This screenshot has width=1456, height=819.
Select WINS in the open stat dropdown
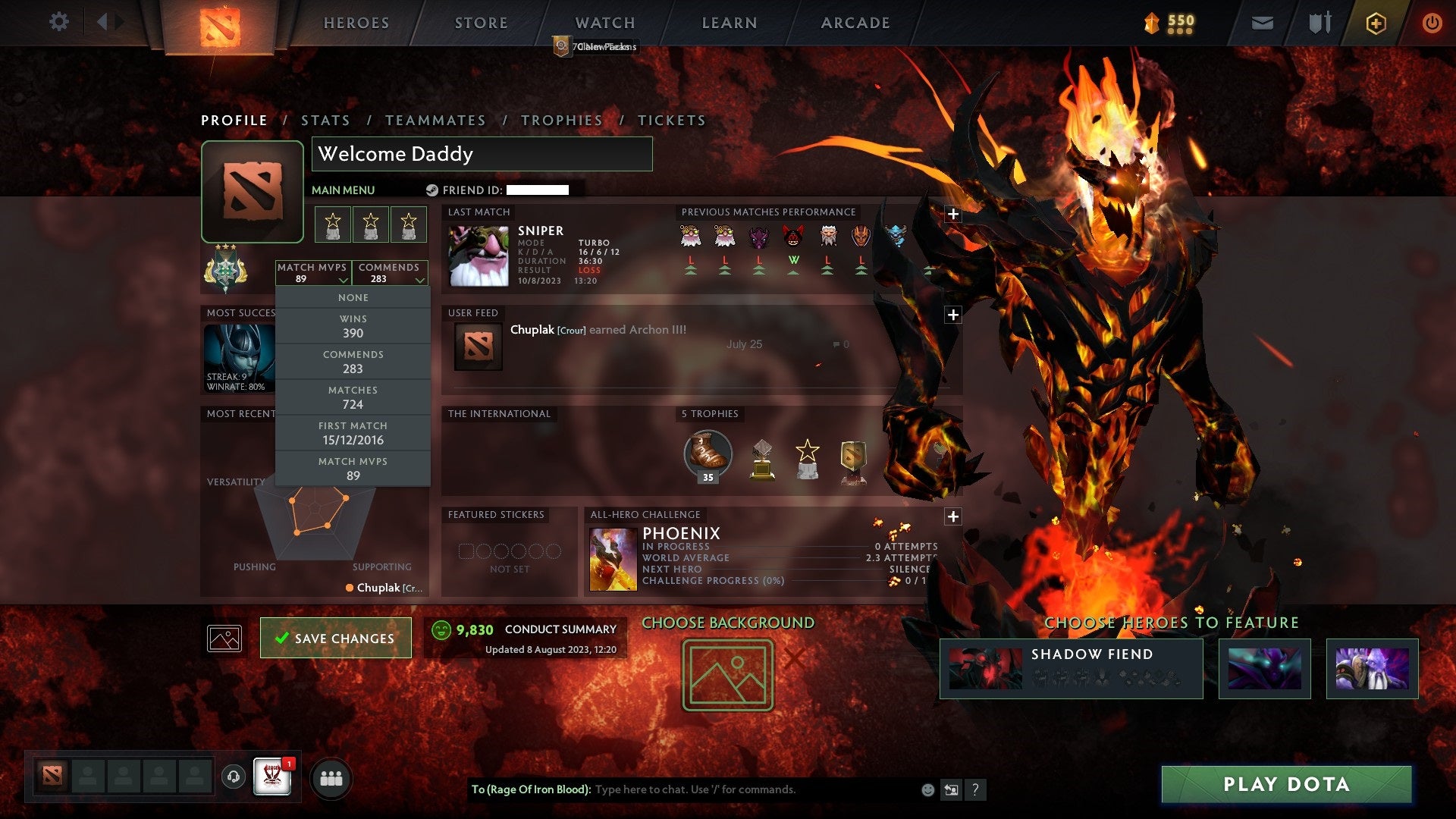[x=353, y=325]
